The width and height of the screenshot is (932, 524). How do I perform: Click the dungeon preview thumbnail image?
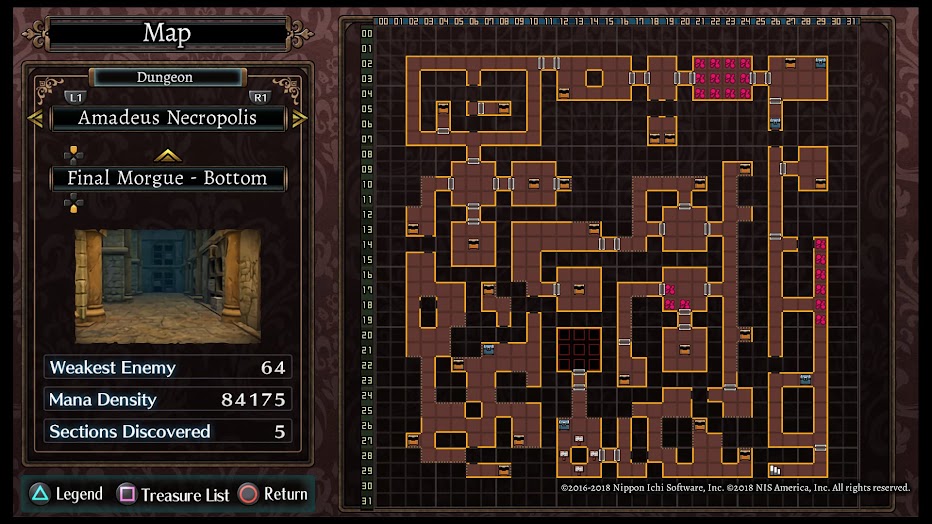(x=167, y=286)
